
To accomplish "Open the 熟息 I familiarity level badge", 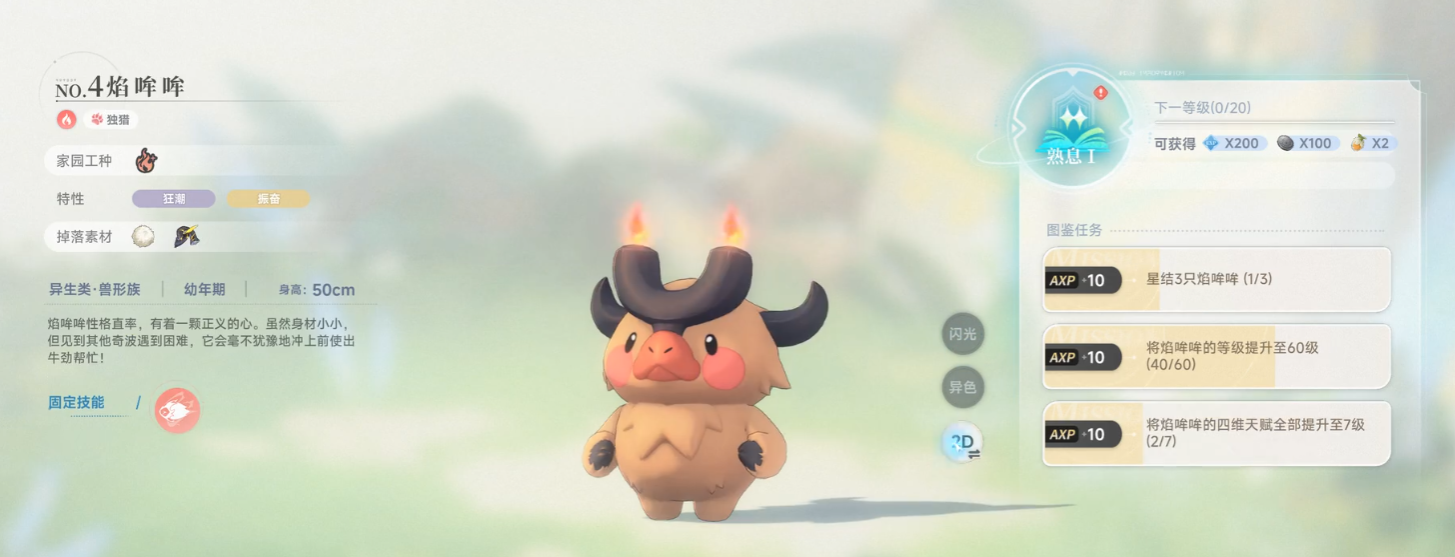I will click(1071, 130).
